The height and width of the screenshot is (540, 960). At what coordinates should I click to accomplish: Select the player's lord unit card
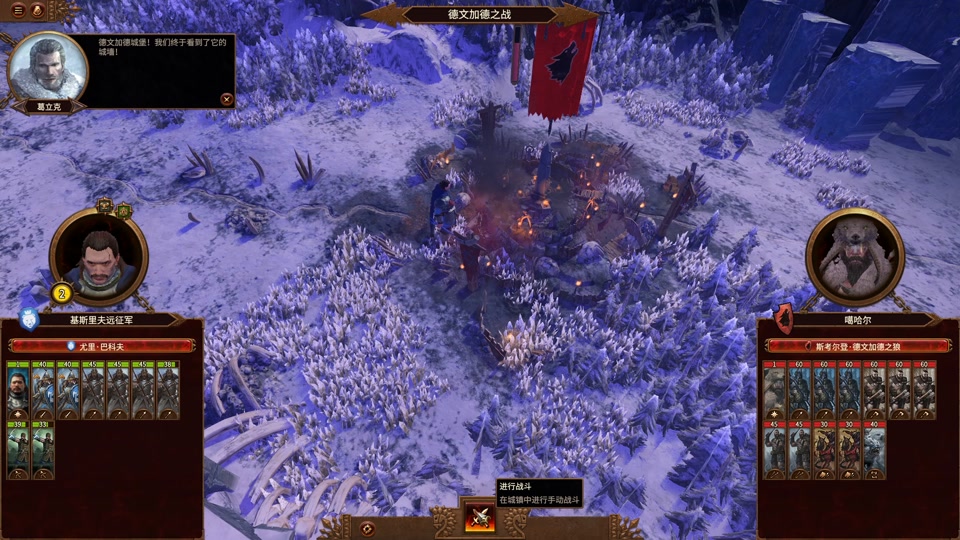click(19, 389)
